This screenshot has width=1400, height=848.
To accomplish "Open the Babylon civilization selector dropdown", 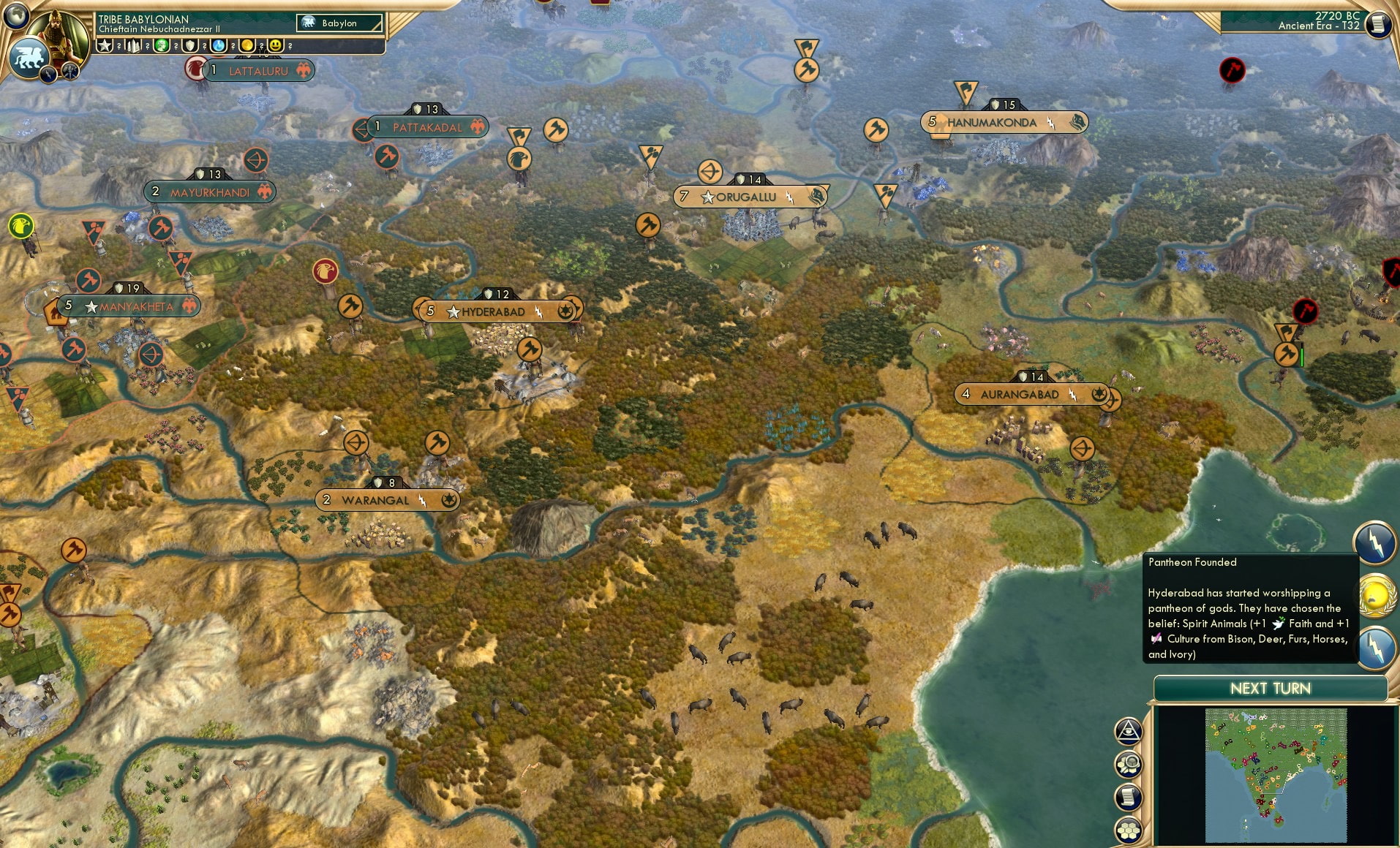I will coord(340,23).
